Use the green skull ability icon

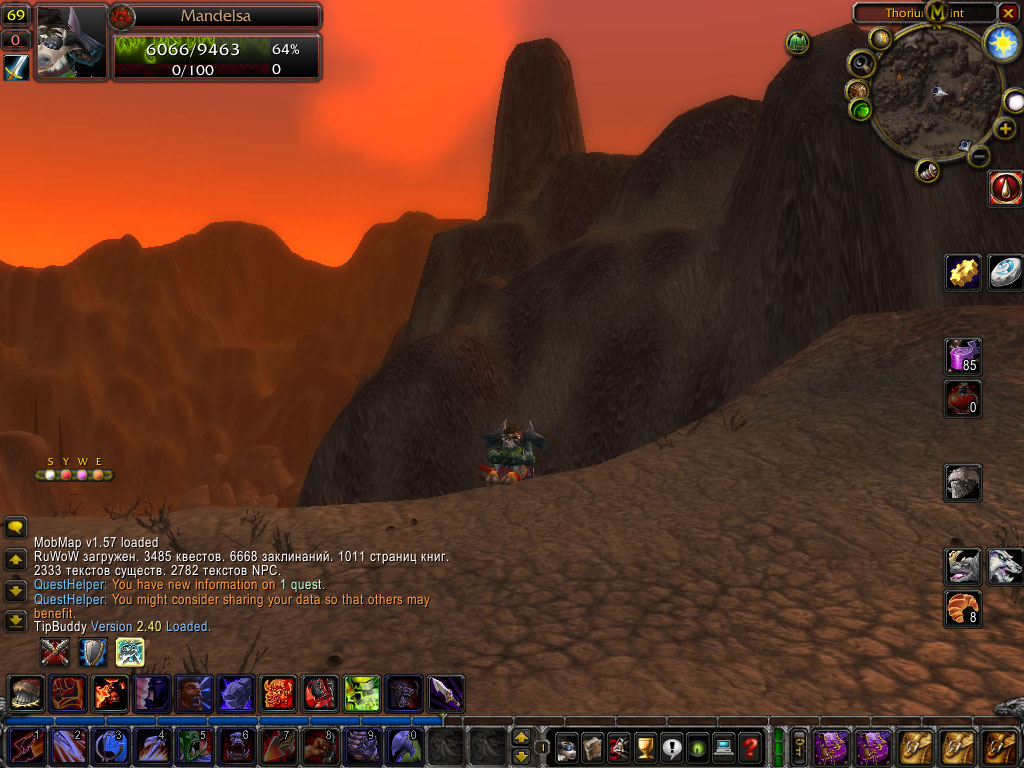361,693
